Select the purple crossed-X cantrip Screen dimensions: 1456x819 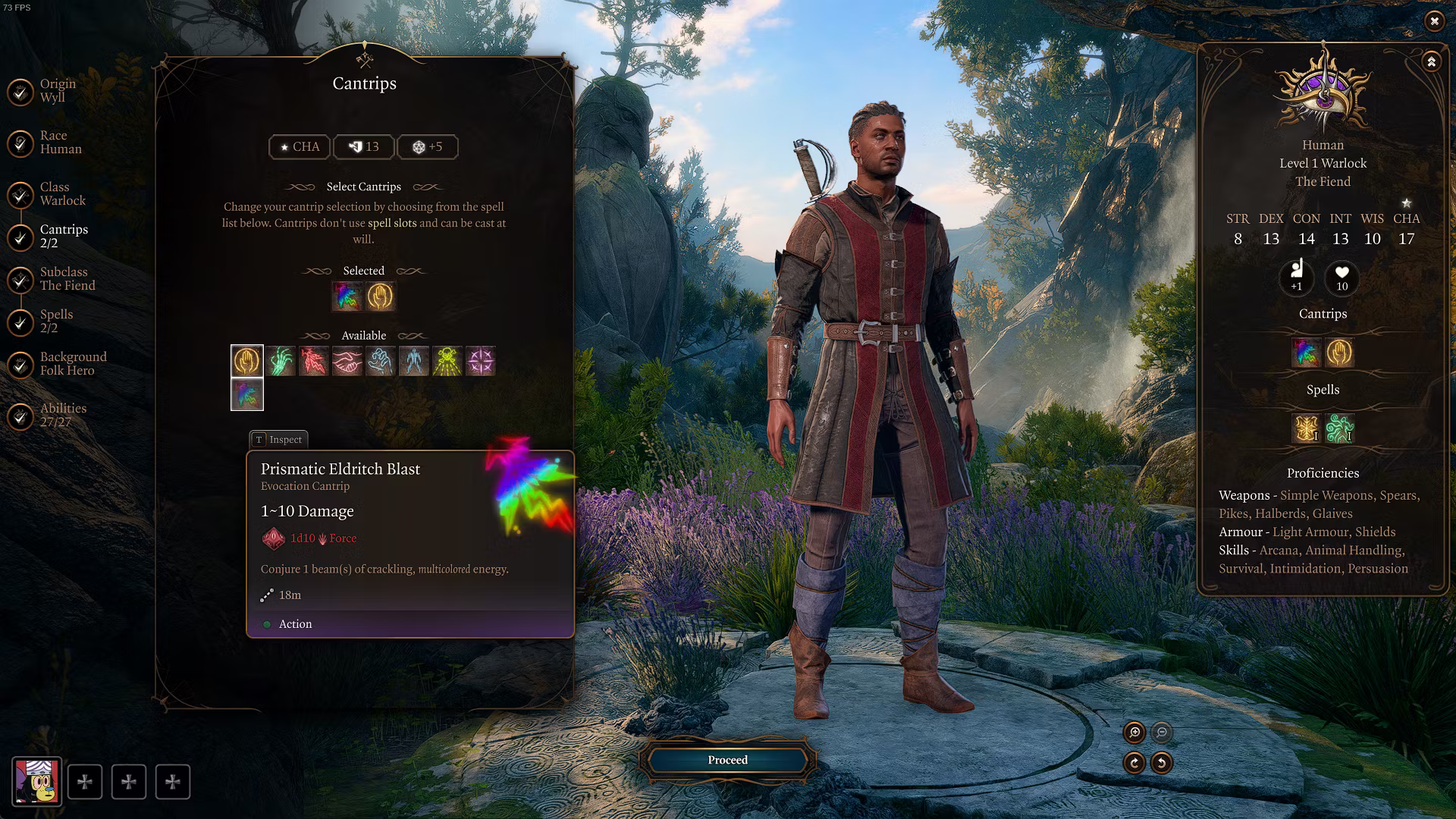click(x=481, y=361)
